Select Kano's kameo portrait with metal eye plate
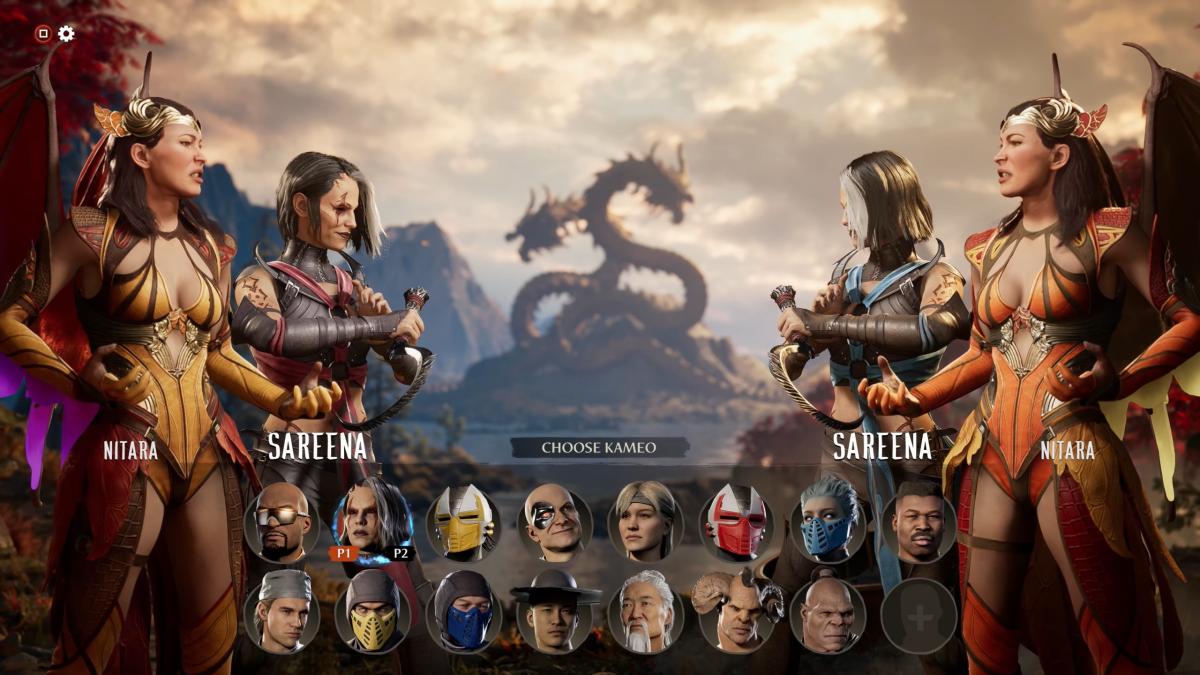 pos(555,522)
